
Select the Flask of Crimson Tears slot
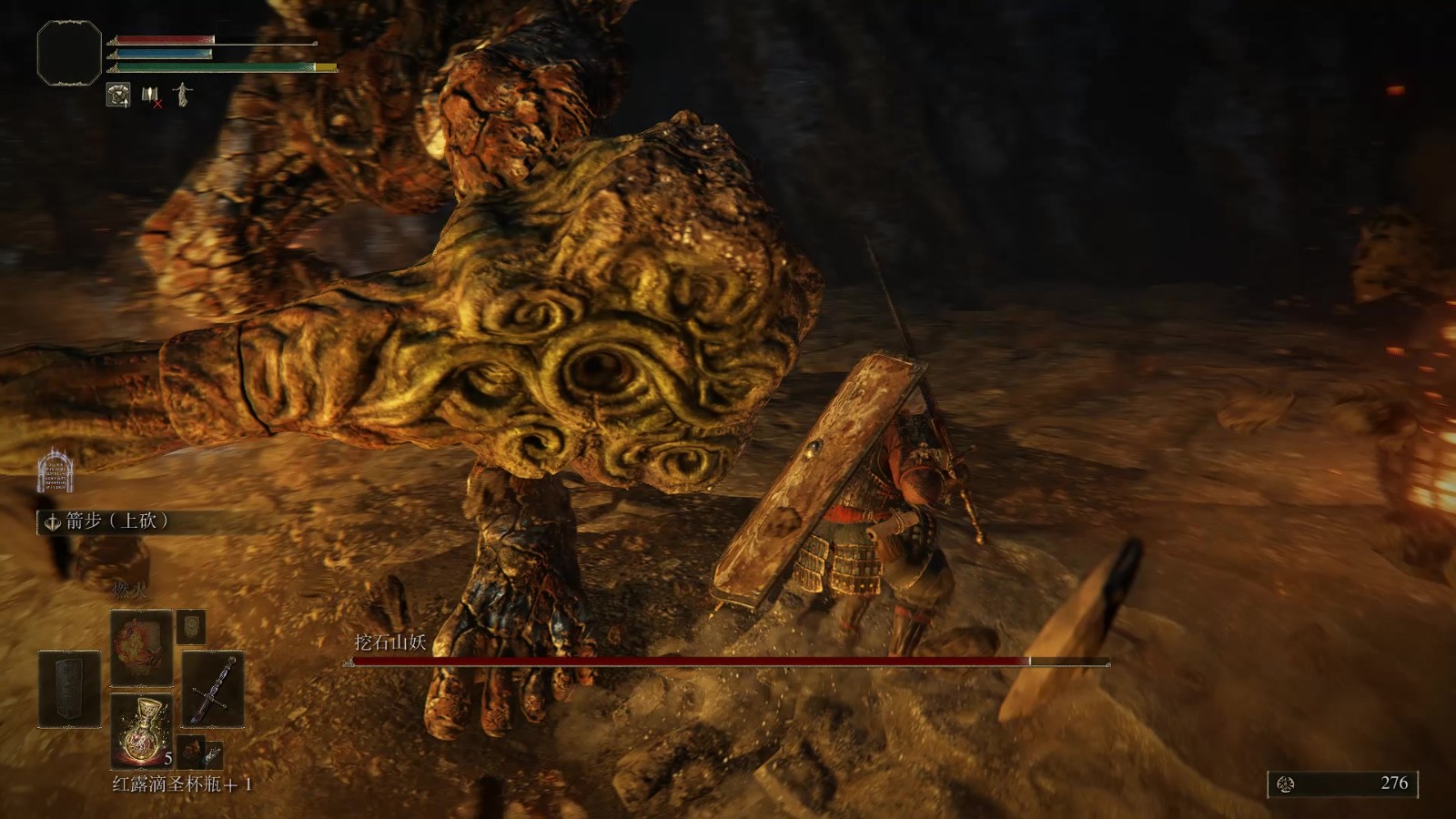point(141,730)
